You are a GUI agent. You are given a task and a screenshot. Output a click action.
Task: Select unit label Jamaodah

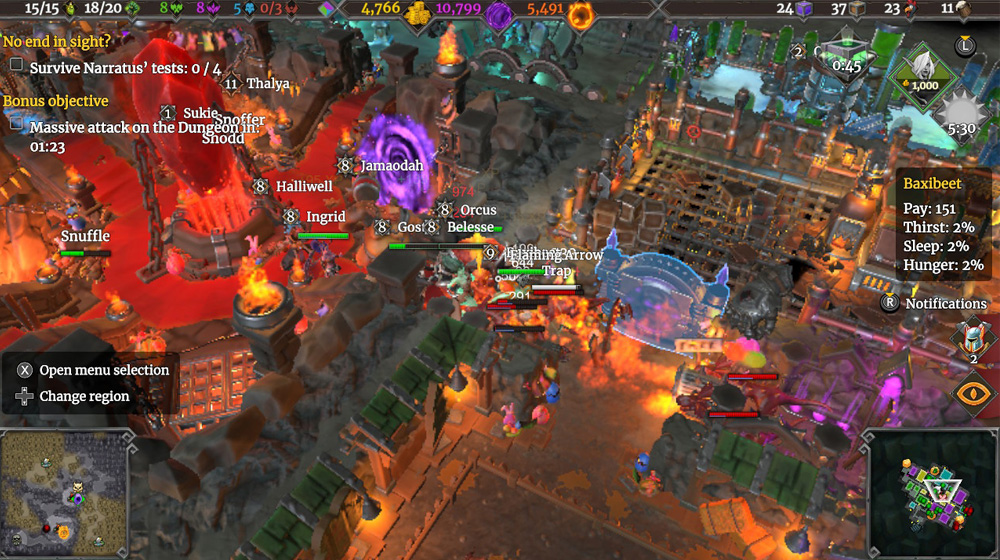click(391, 165)
